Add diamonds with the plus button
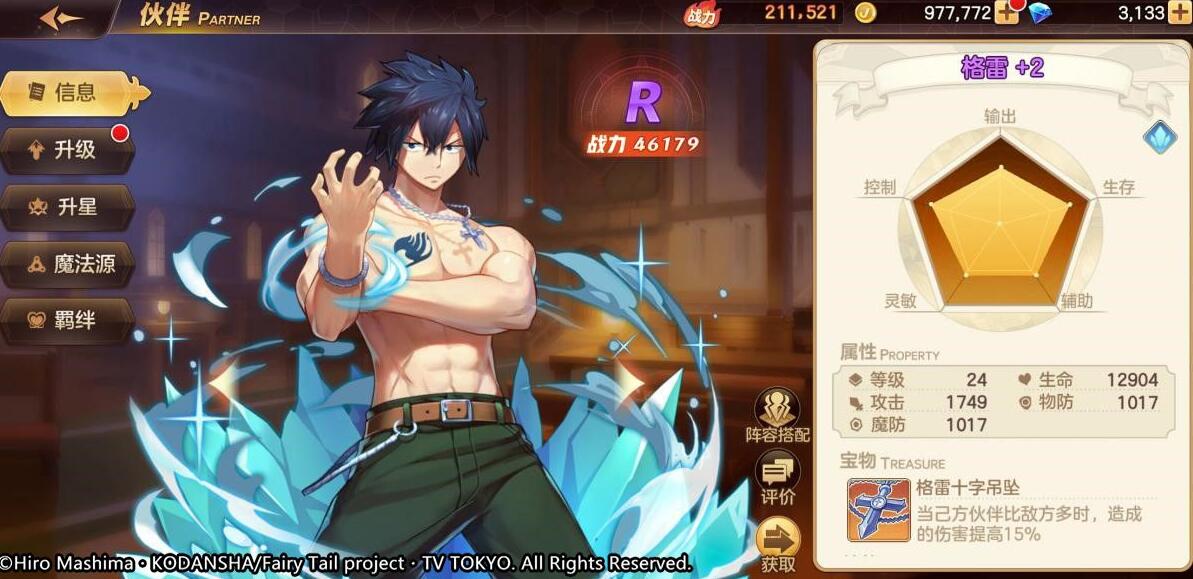The height and width of the screenshot is (579, 1193). (x=1180, y=13)
